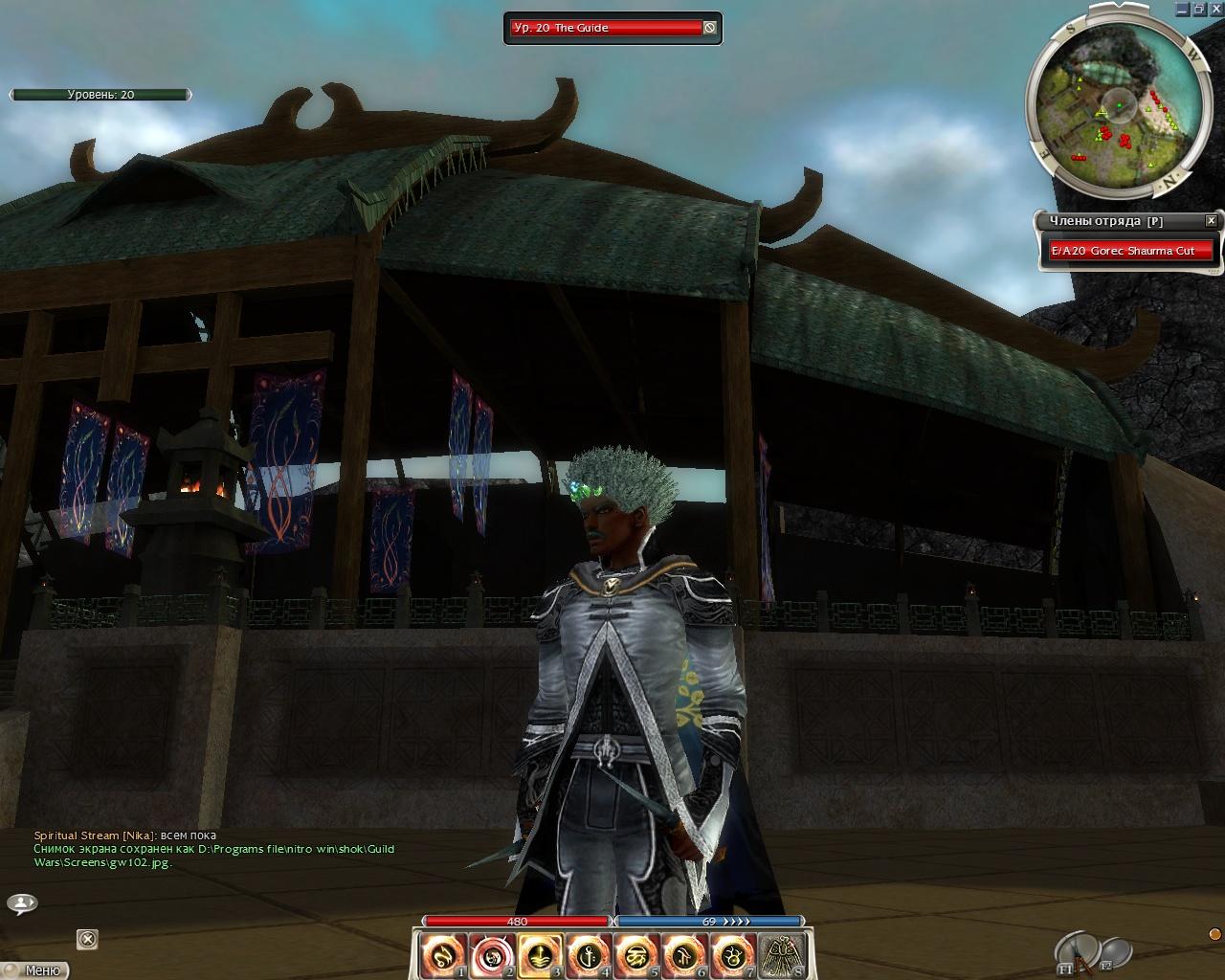Trigger the upward-arrow-over-waves skill in slot 3
The image size is (1225, 980).
click(541, 955)
